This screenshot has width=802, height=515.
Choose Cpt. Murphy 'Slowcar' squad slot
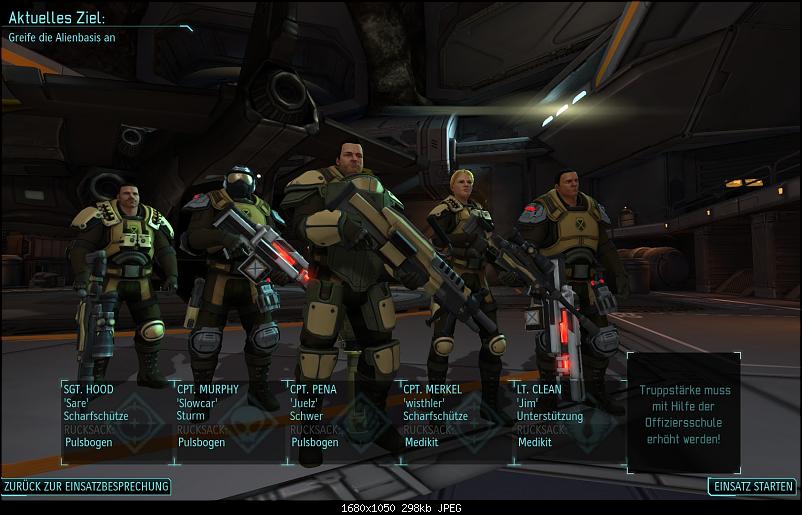229,420
